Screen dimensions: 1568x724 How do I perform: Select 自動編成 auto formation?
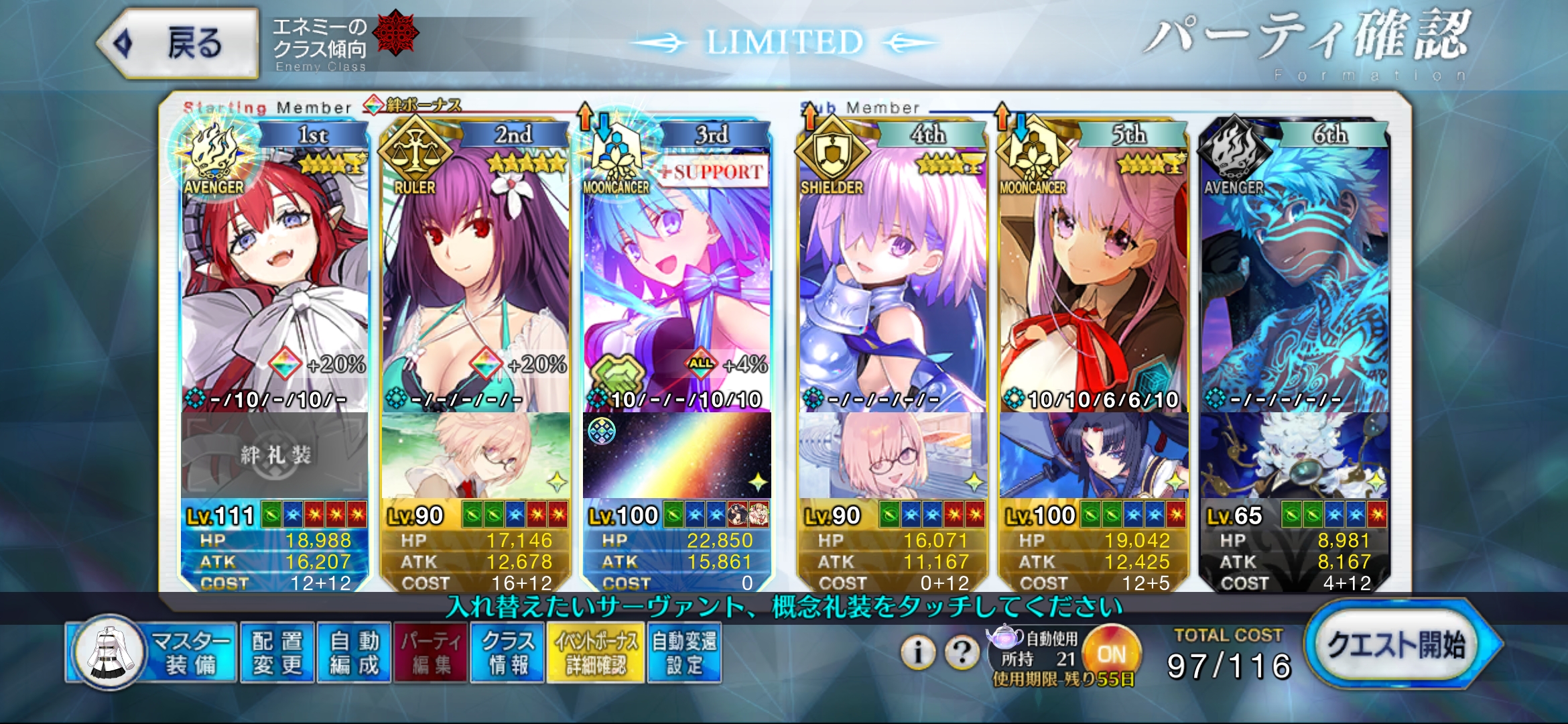(354, 653)
